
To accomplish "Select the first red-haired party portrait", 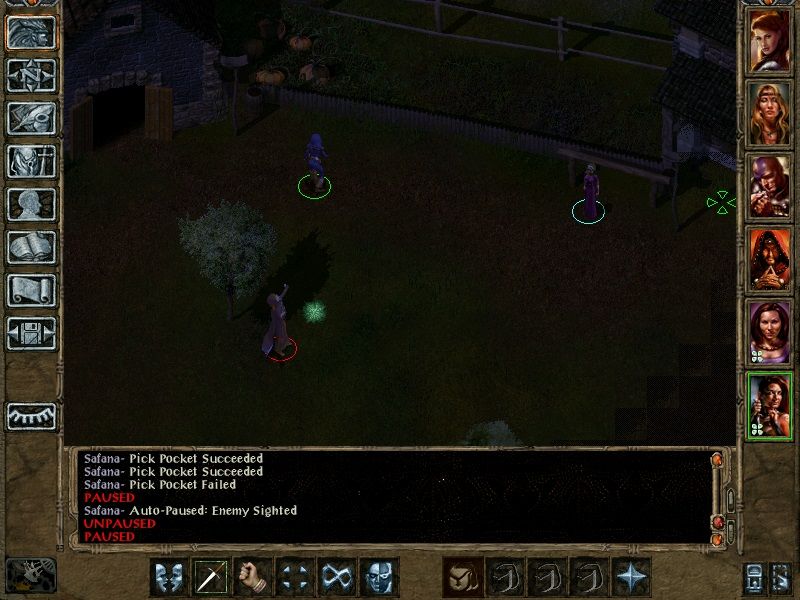I will (x=769, y=41).
